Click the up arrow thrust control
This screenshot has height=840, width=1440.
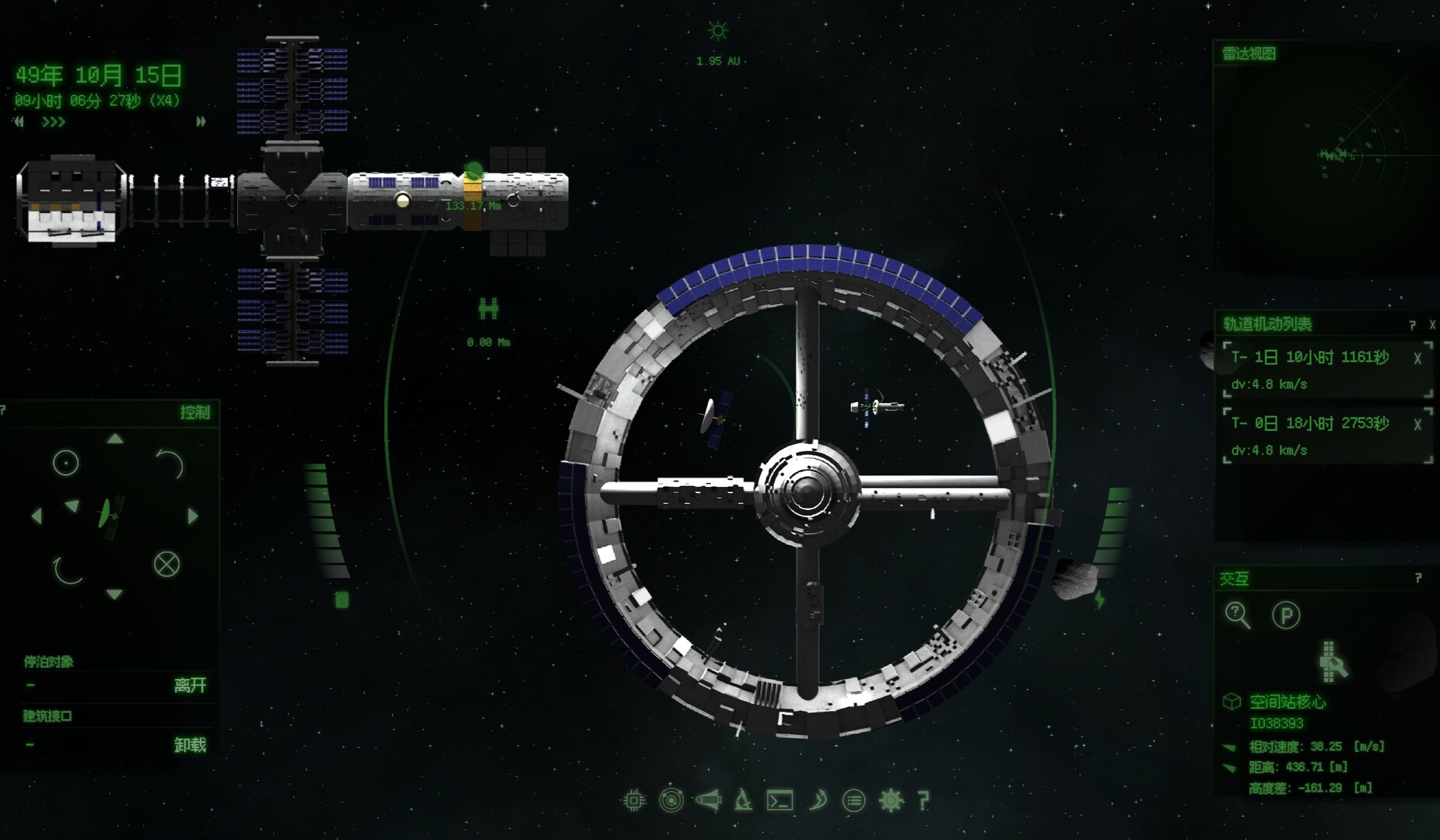point(115,439)
